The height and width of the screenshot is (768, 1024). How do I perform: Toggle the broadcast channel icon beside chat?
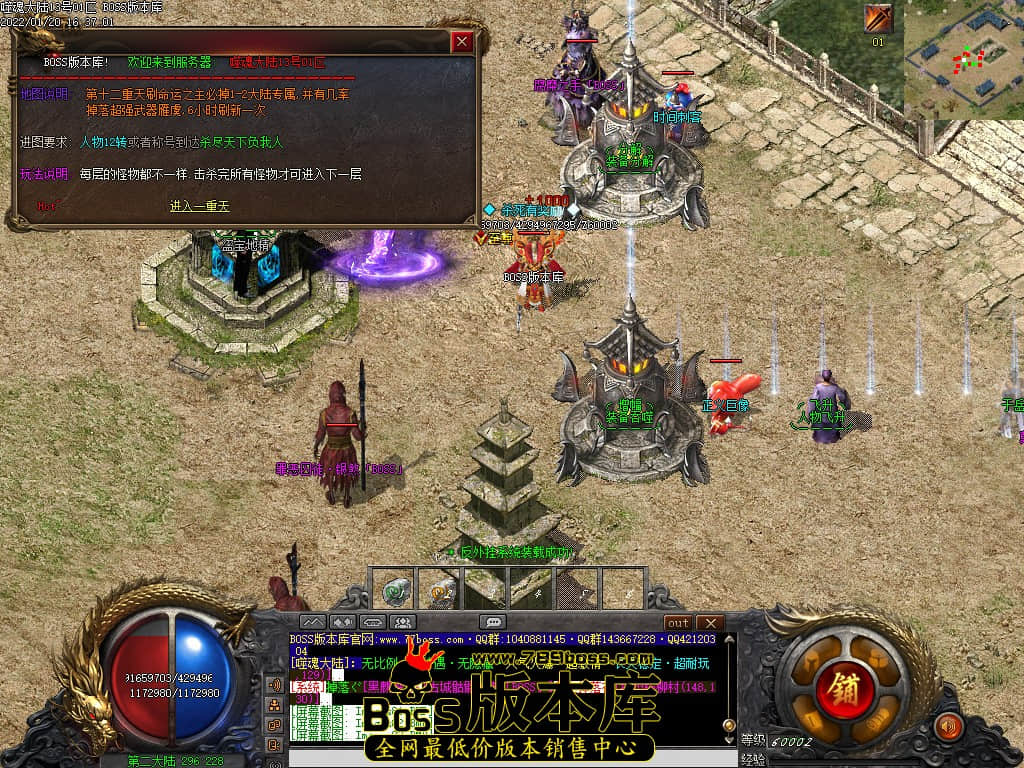tap(274, 685)
